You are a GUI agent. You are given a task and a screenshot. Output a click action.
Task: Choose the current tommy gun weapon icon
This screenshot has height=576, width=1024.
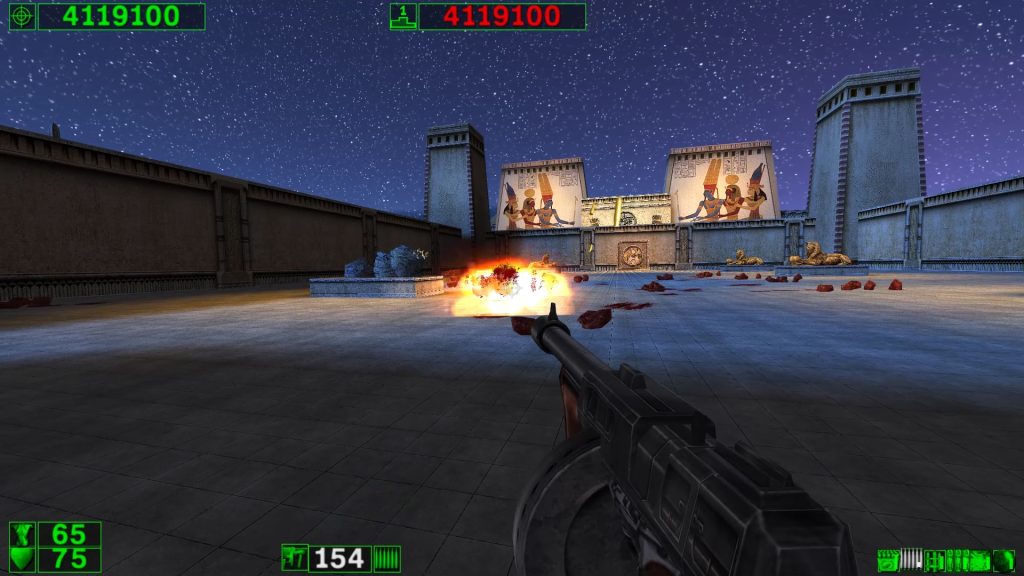point(295,558)
